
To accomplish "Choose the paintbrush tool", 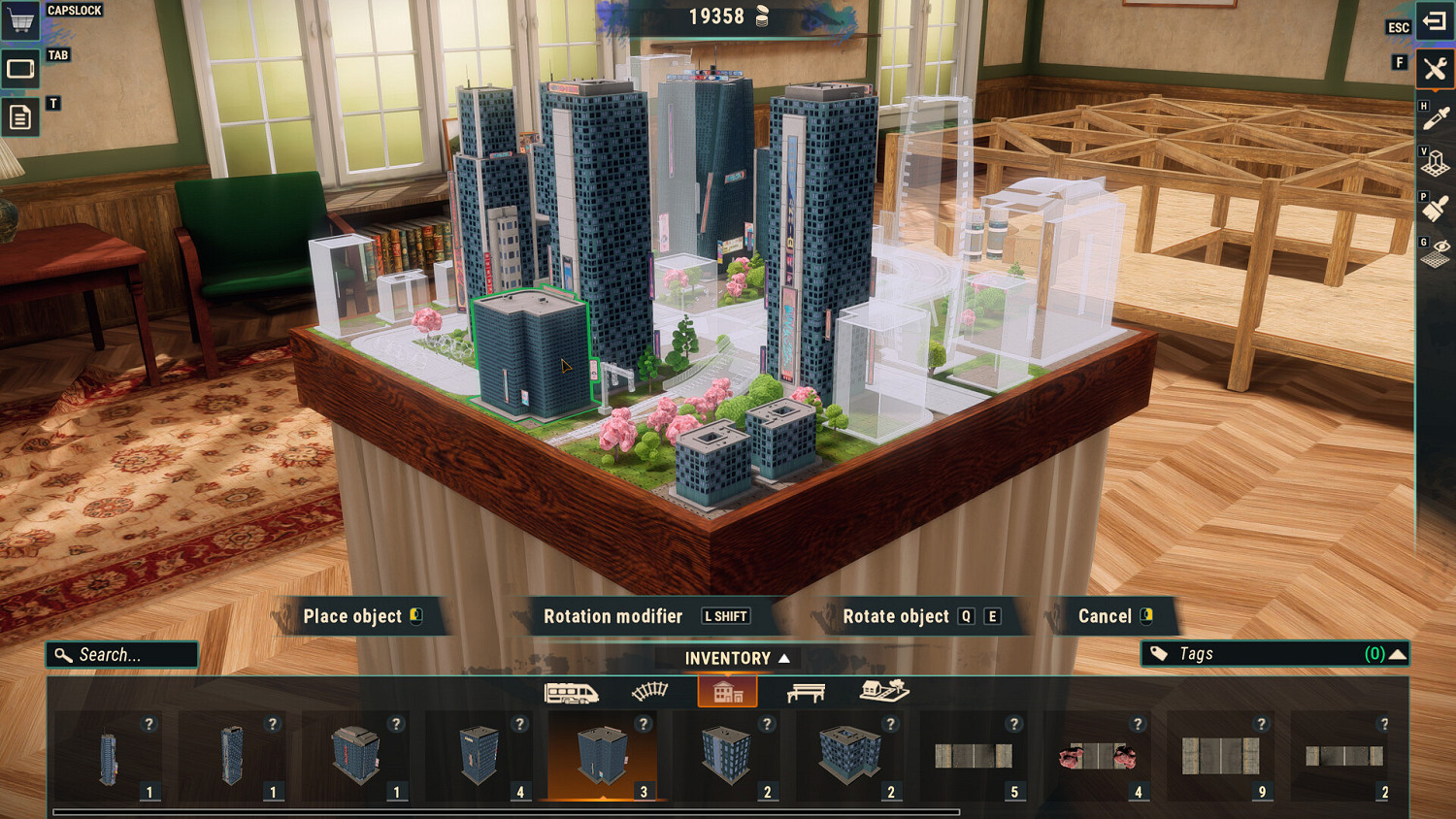I will [x=1435, y=209].
